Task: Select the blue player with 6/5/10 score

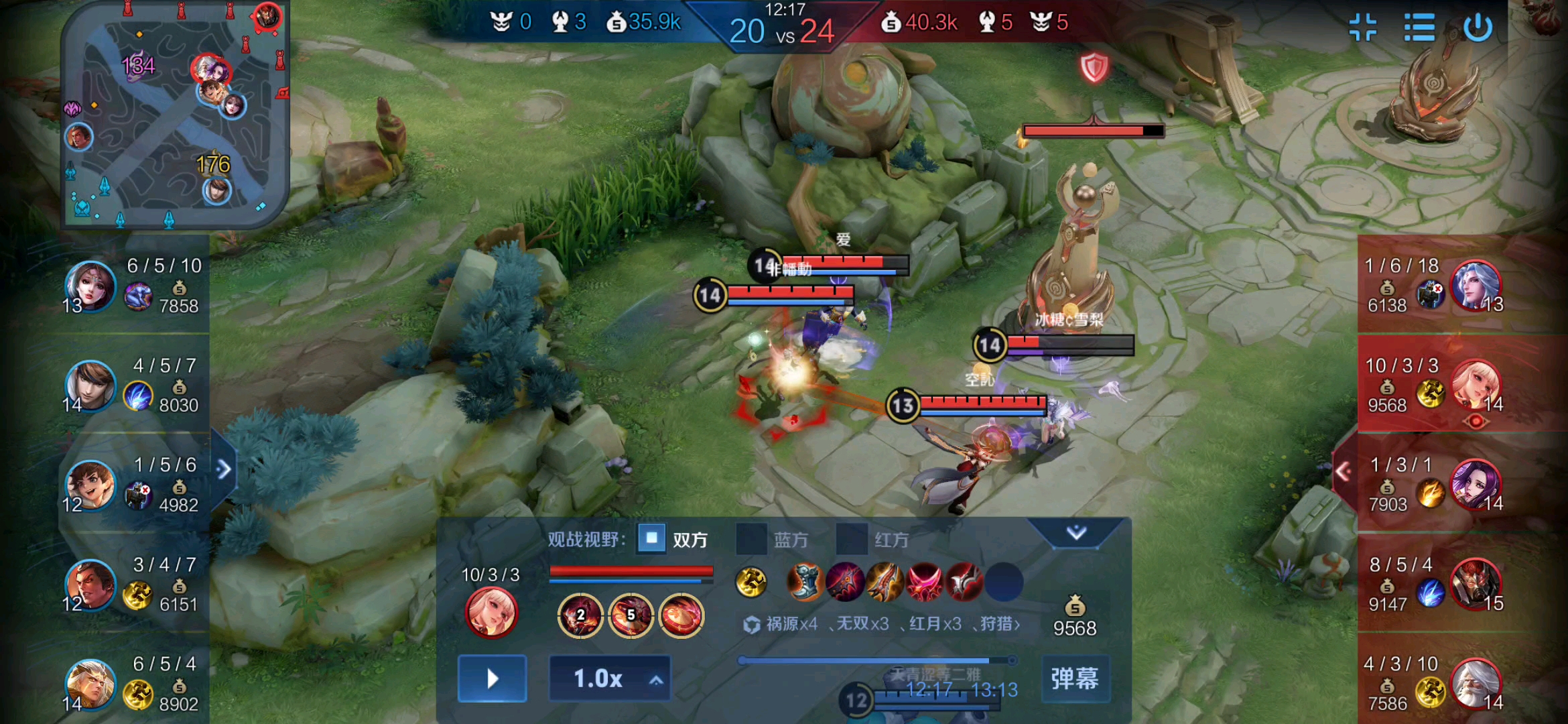Action: [90, 286]
